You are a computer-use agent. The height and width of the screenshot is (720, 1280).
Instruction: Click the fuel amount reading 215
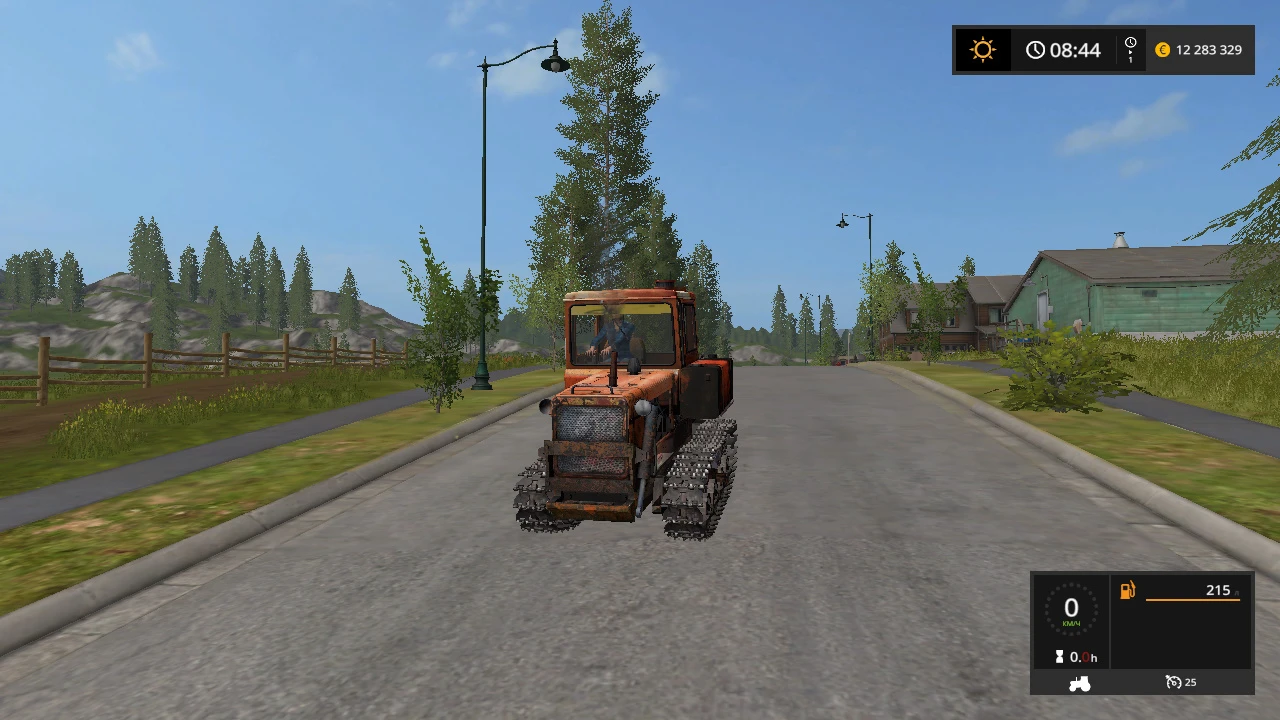(1218, 590)
